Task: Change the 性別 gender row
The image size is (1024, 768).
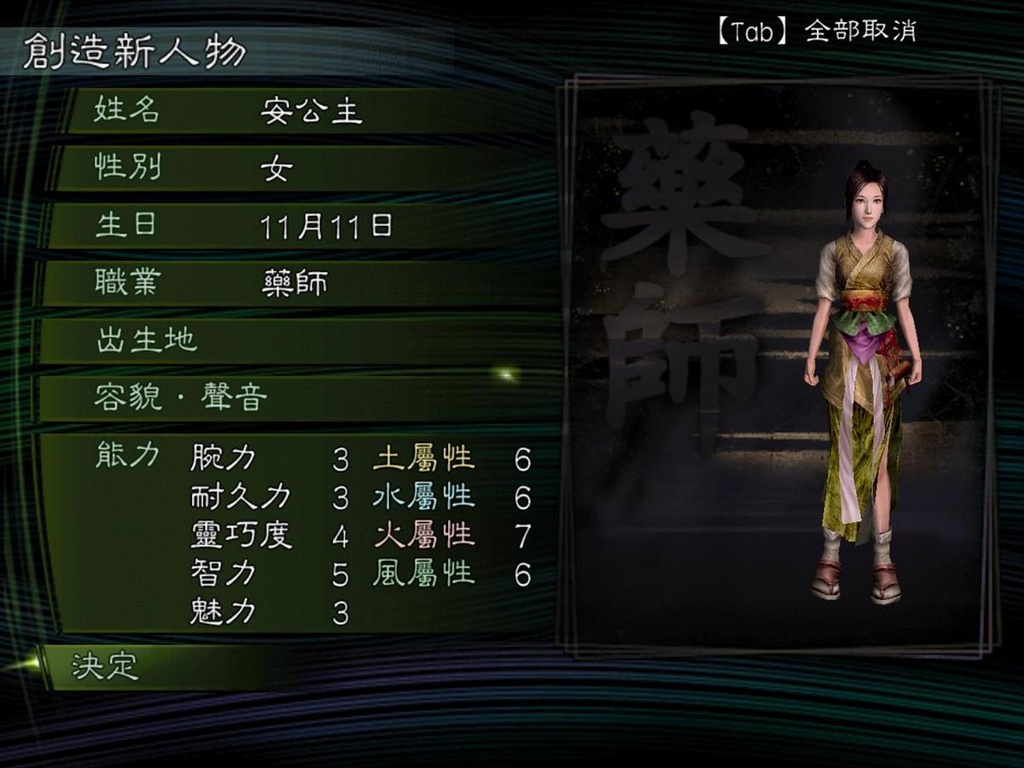Action: [x=300, y=168]
